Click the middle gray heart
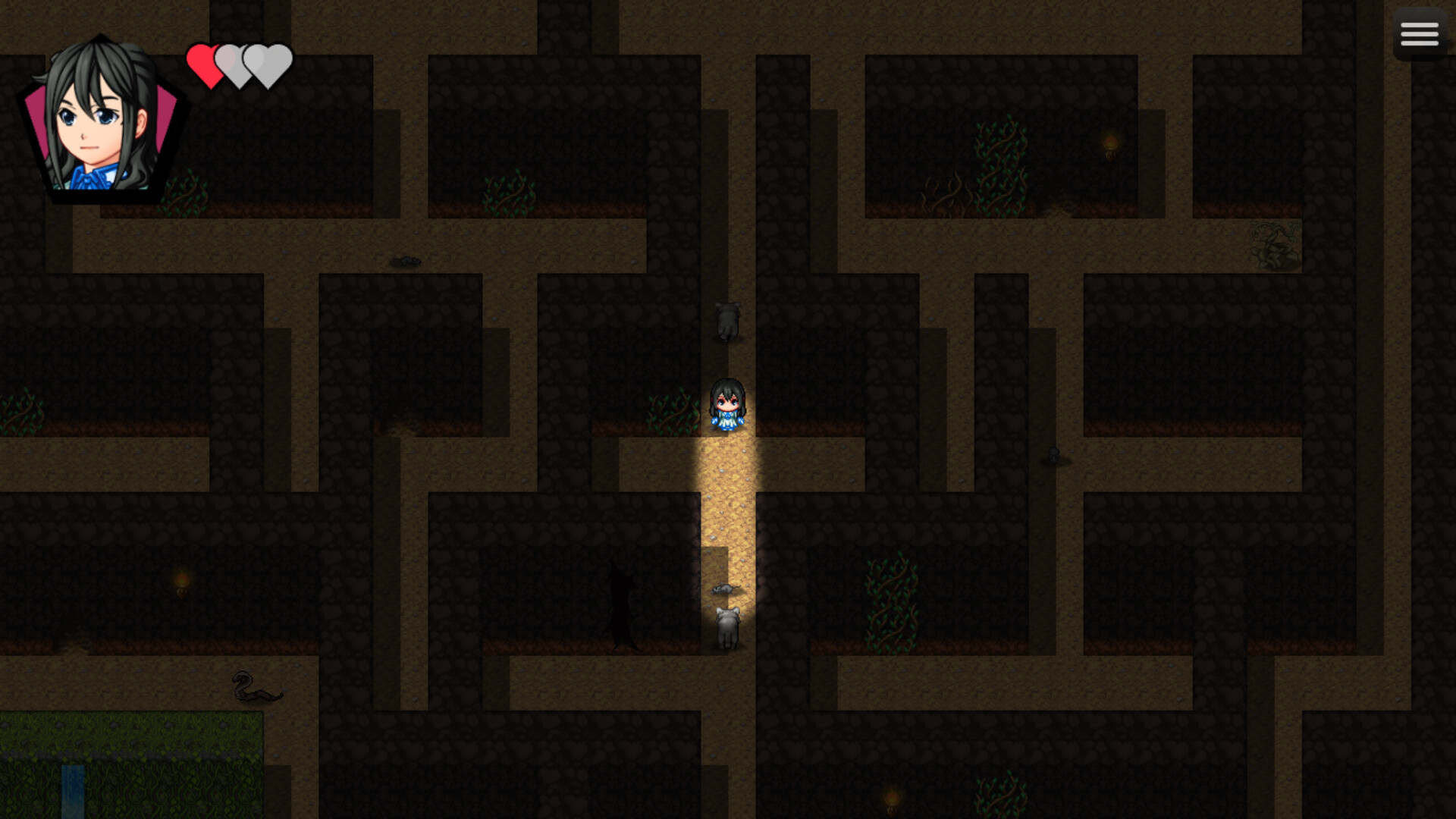The height and width of the screenshot is (819, 1456). click(237, 64)
